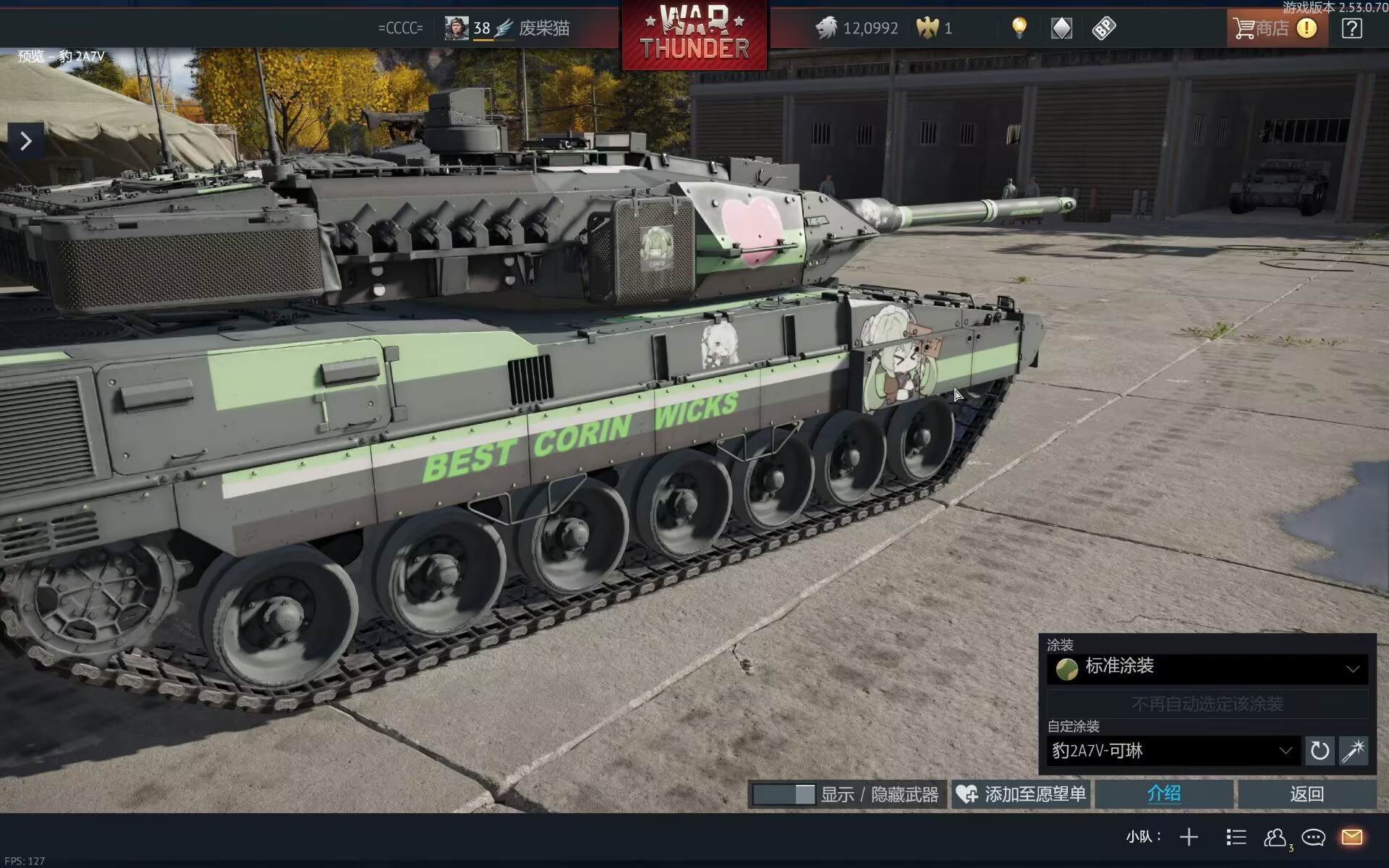Open the mail envelope icon
1389x868 pixels.
(x=1351, y=837)
